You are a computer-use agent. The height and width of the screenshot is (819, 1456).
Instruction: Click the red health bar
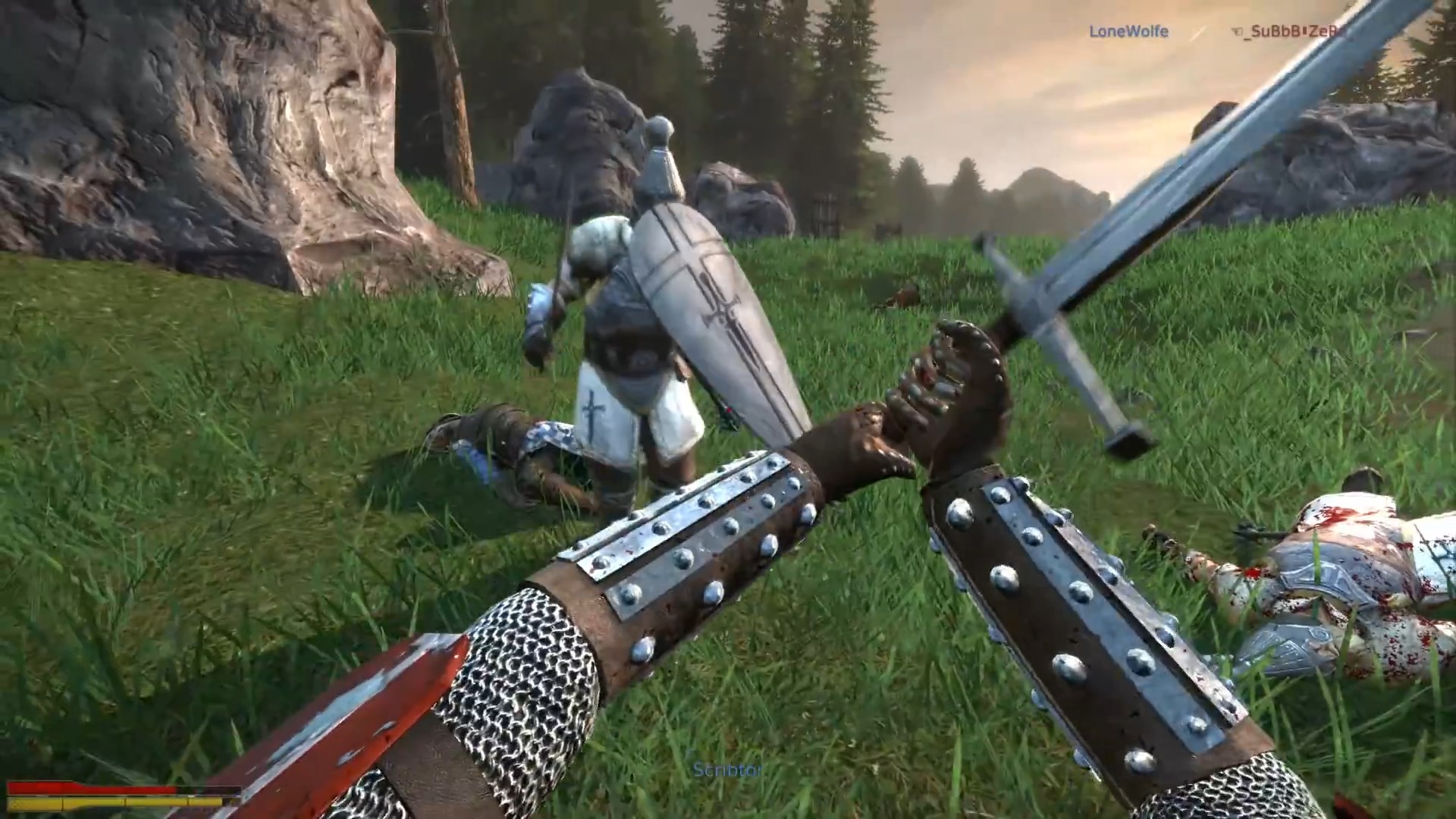pos(91,789)
